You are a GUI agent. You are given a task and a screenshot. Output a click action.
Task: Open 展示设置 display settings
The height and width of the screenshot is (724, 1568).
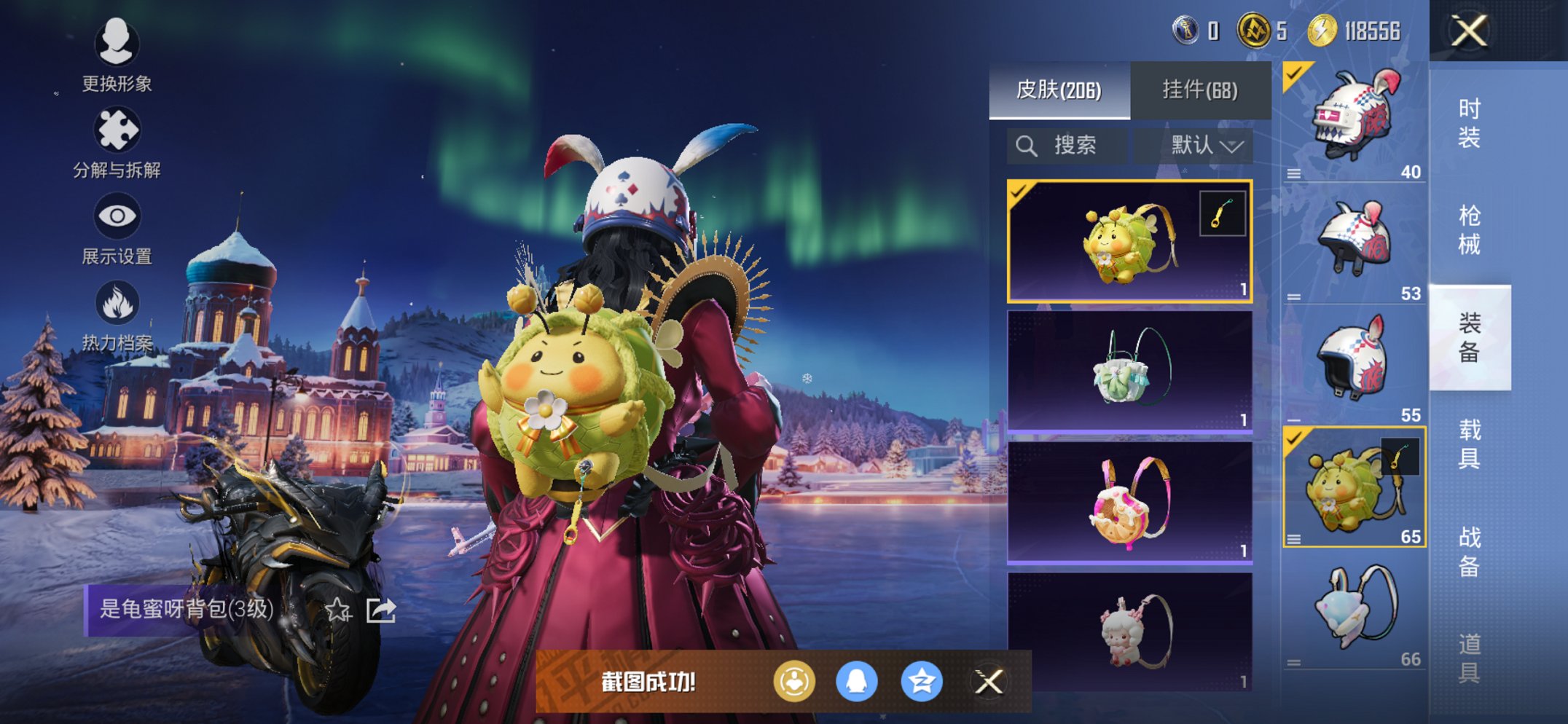pos(117,228)
